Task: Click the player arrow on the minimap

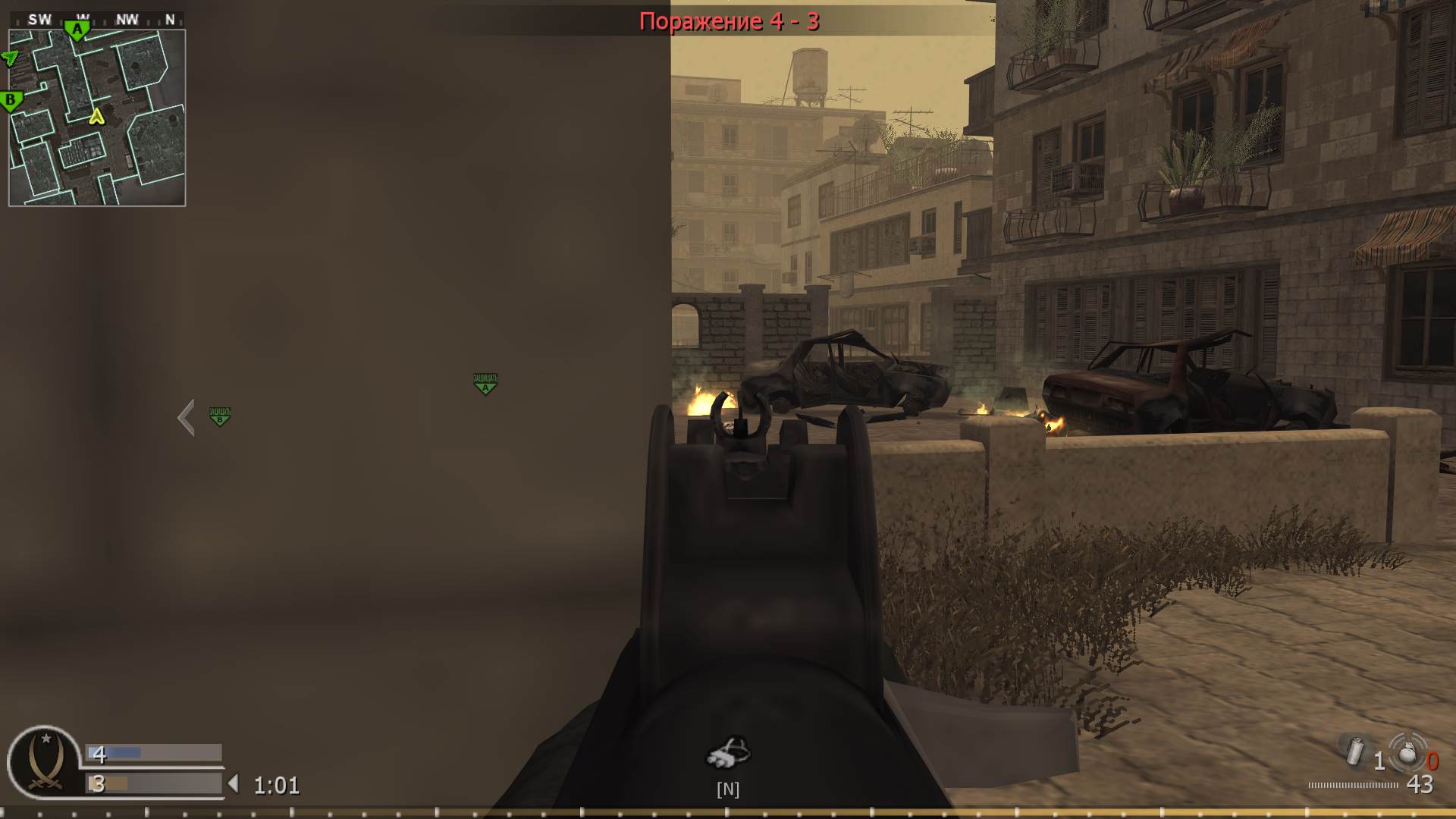Action: (9, 57)
